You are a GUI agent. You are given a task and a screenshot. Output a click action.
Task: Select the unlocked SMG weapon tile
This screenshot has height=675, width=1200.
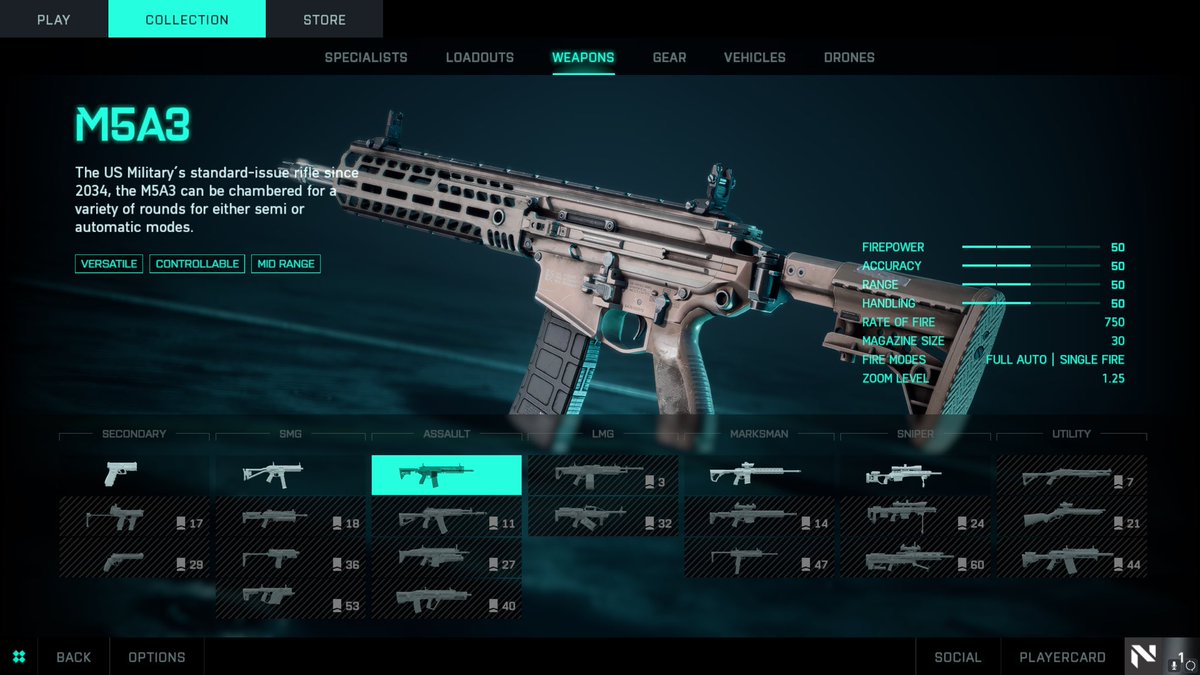pyautogui.click(x=290, y=475)
